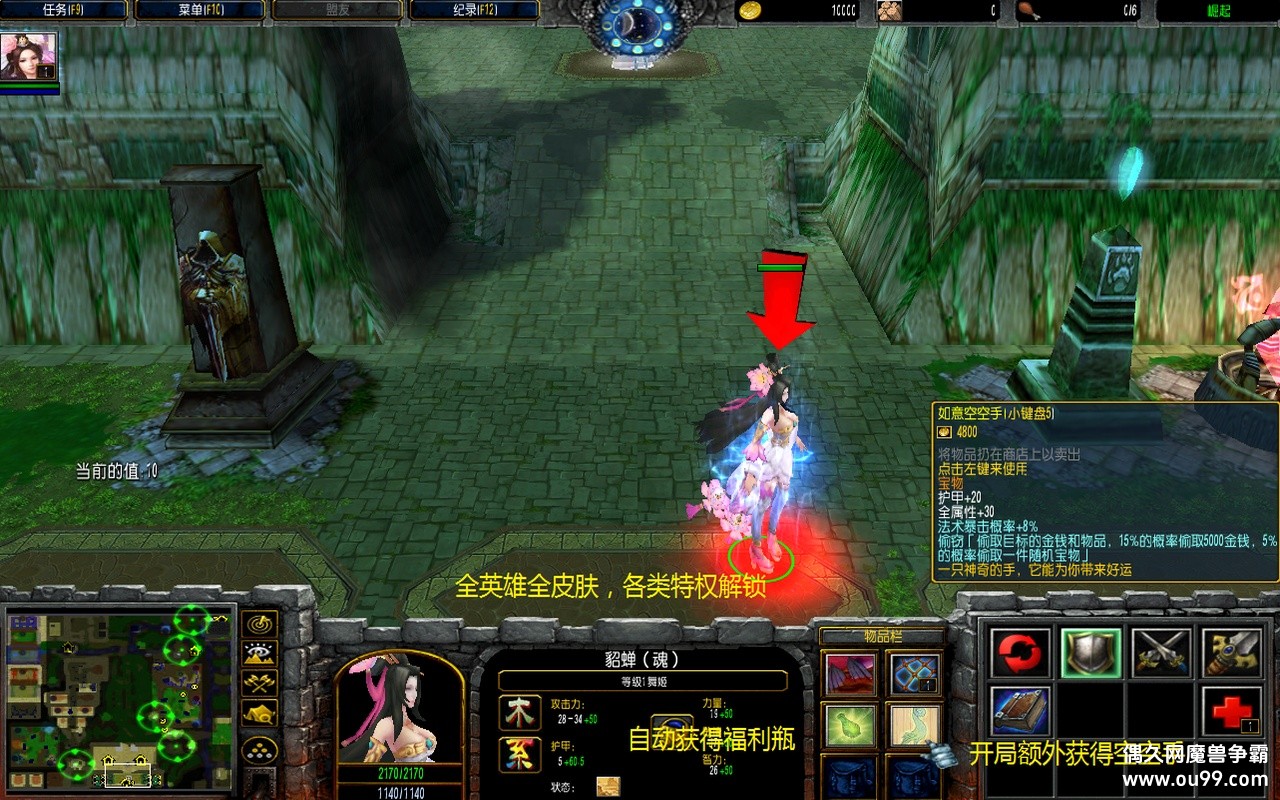The height and width of the screenshot is (800, 1280).
Task: Open the 菜单 (F10) game menu
Action: [x=200, y=11]
